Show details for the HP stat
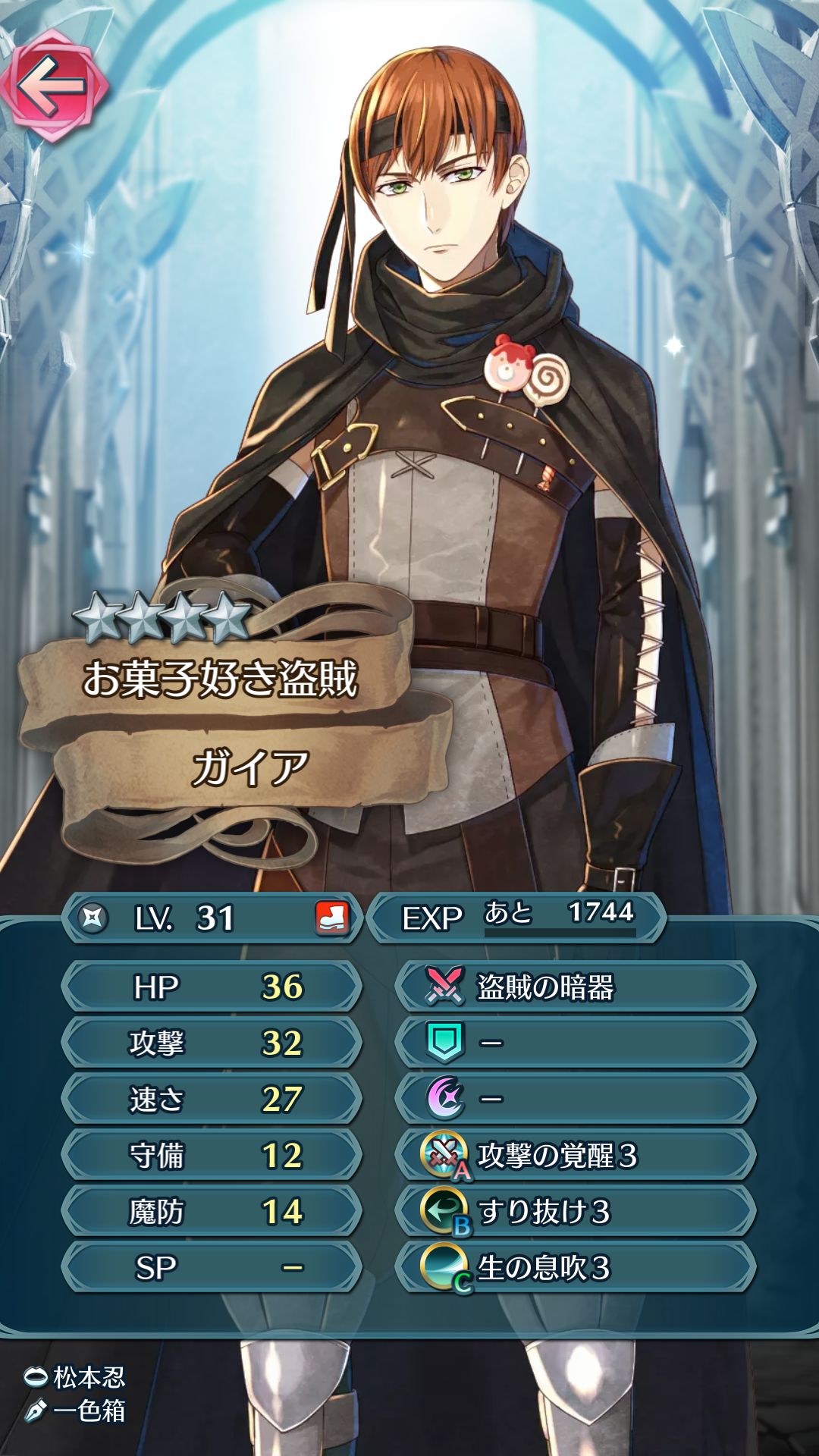The width and height of the screenshot is (819, 1456). (211, 987)
